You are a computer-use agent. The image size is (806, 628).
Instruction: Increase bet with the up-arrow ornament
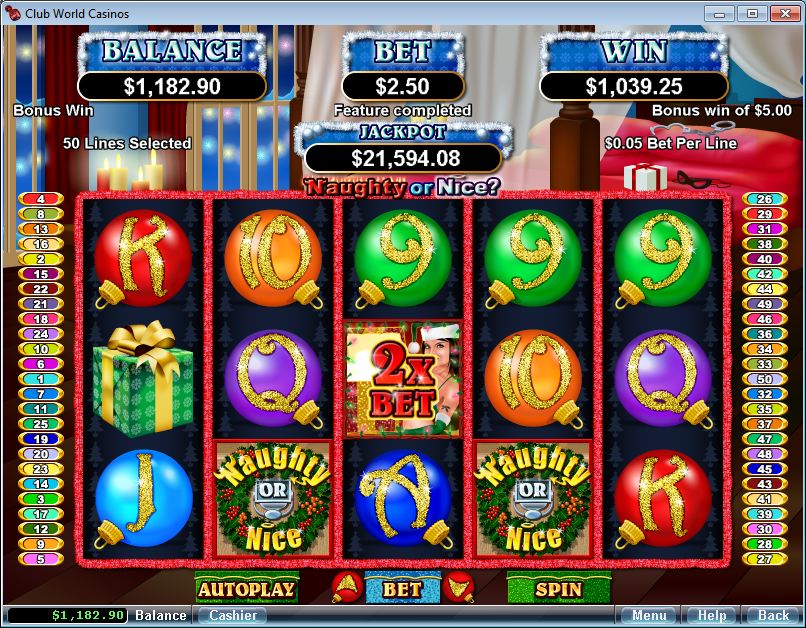click(345, 589)
